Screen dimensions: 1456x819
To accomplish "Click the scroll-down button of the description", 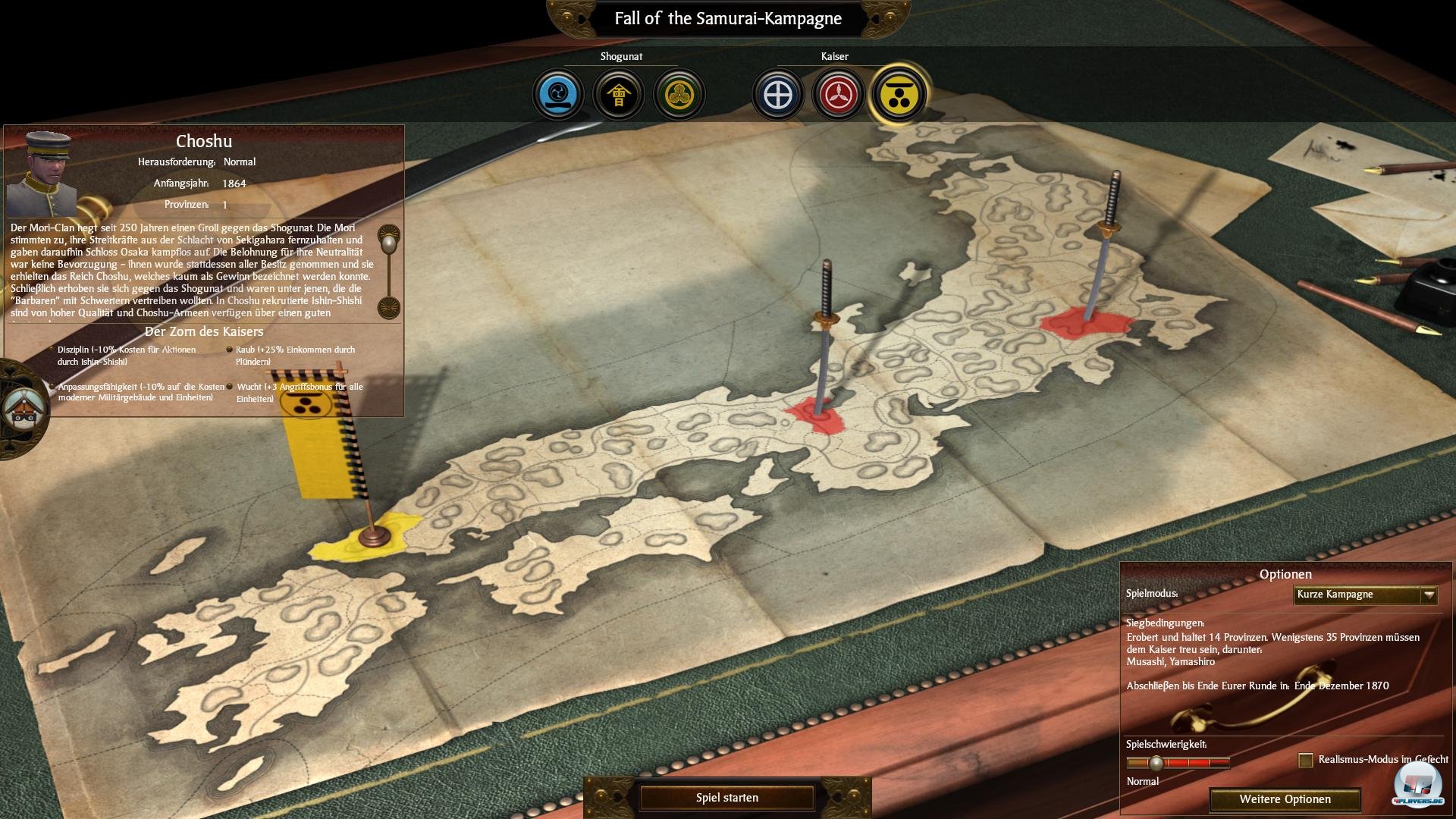I will [x=390, y=308].
